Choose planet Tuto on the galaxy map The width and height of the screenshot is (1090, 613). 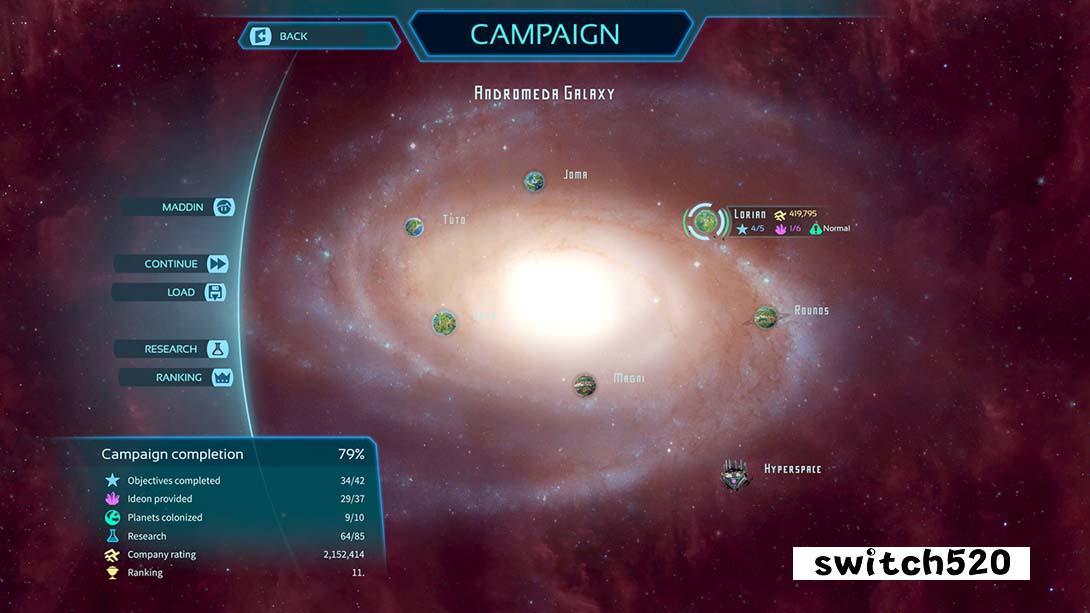pos(415,227)
